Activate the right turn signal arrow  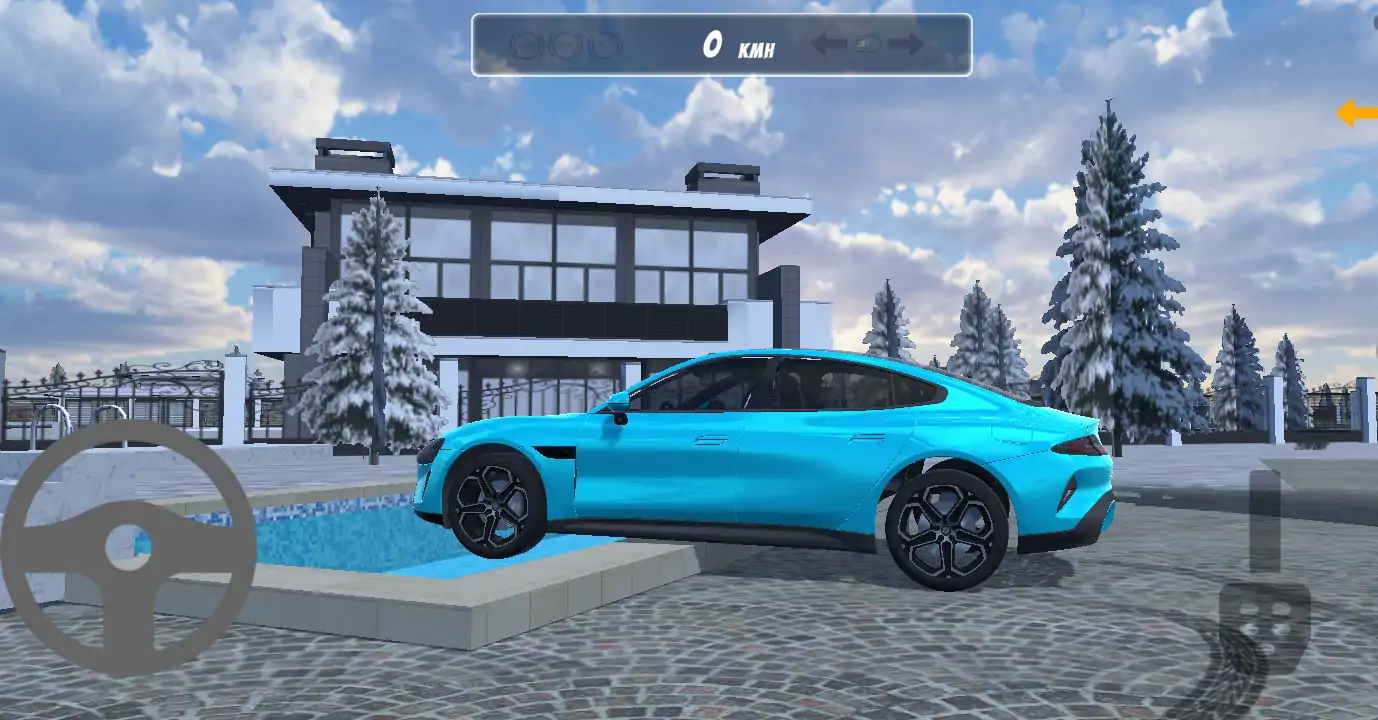point(906,45)
